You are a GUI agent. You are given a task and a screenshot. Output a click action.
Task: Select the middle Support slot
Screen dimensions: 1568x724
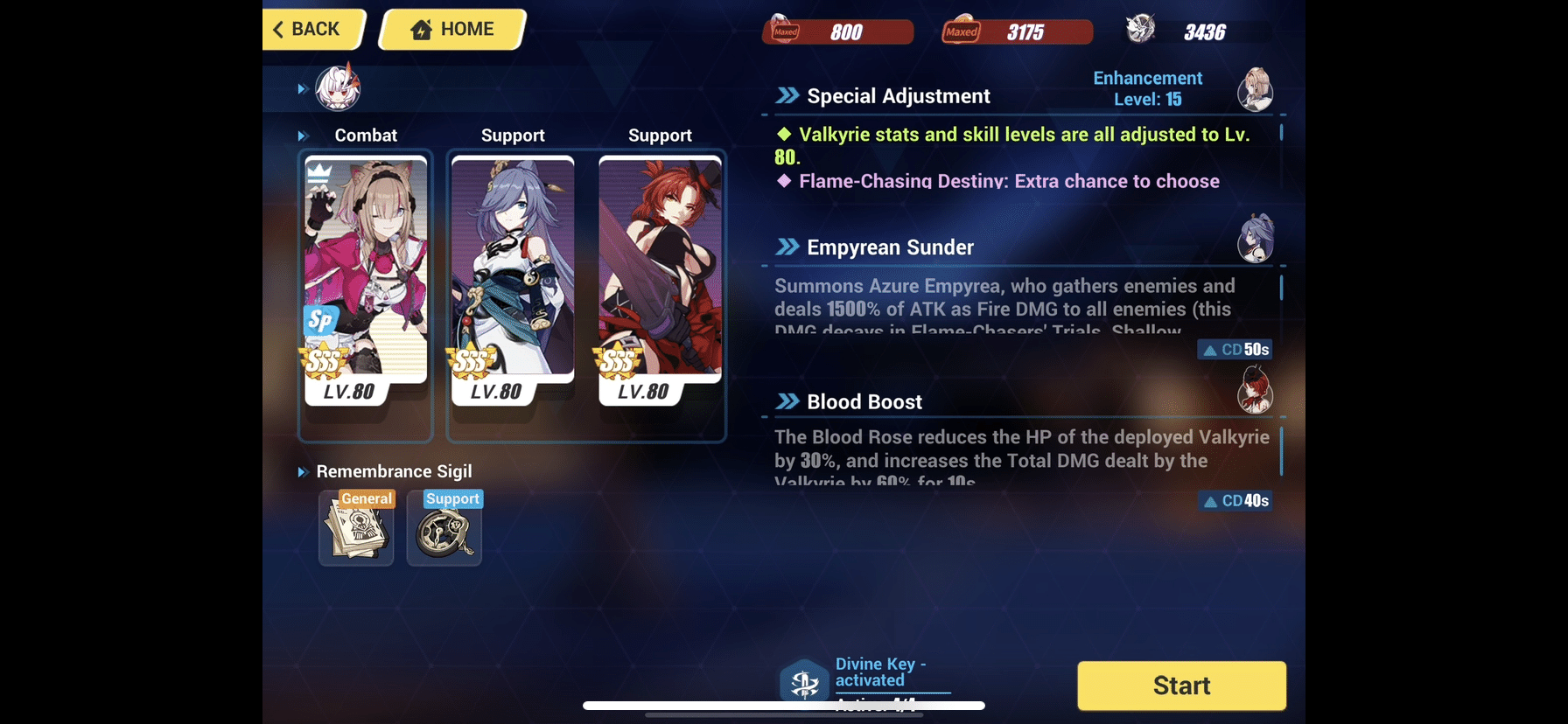513,289
